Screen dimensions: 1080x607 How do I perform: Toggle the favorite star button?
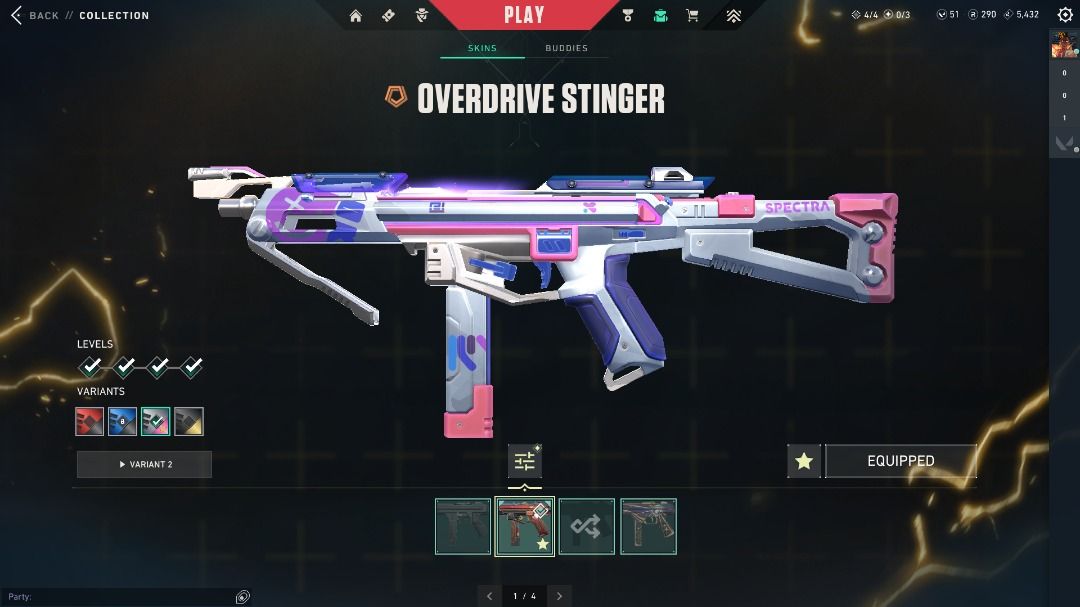pos(804,461)
